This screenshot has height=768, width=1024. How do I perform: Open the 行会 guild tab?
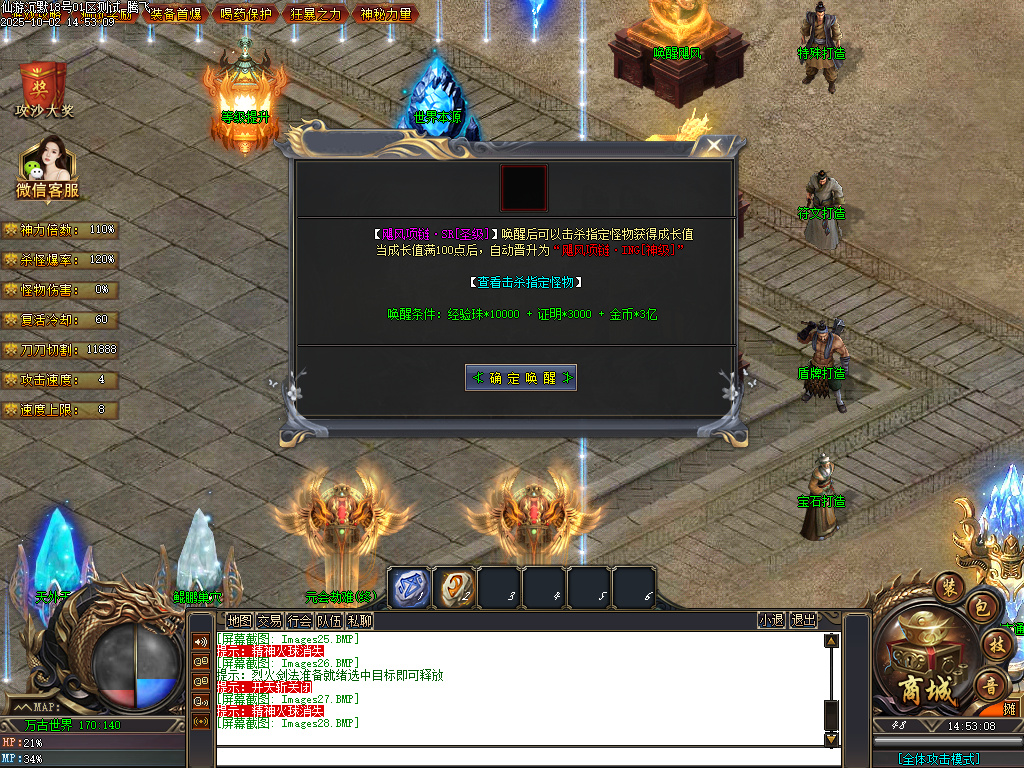coord(299,620)
